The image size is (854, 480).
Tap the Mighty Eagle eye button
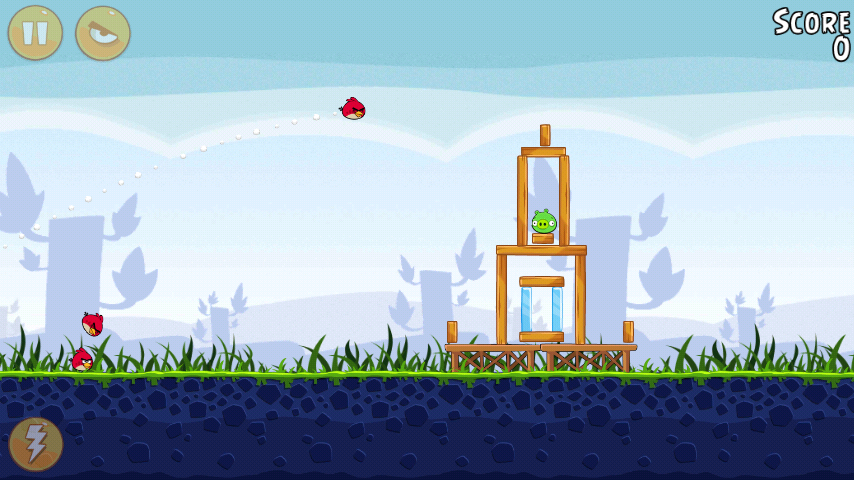coord(103,33)
